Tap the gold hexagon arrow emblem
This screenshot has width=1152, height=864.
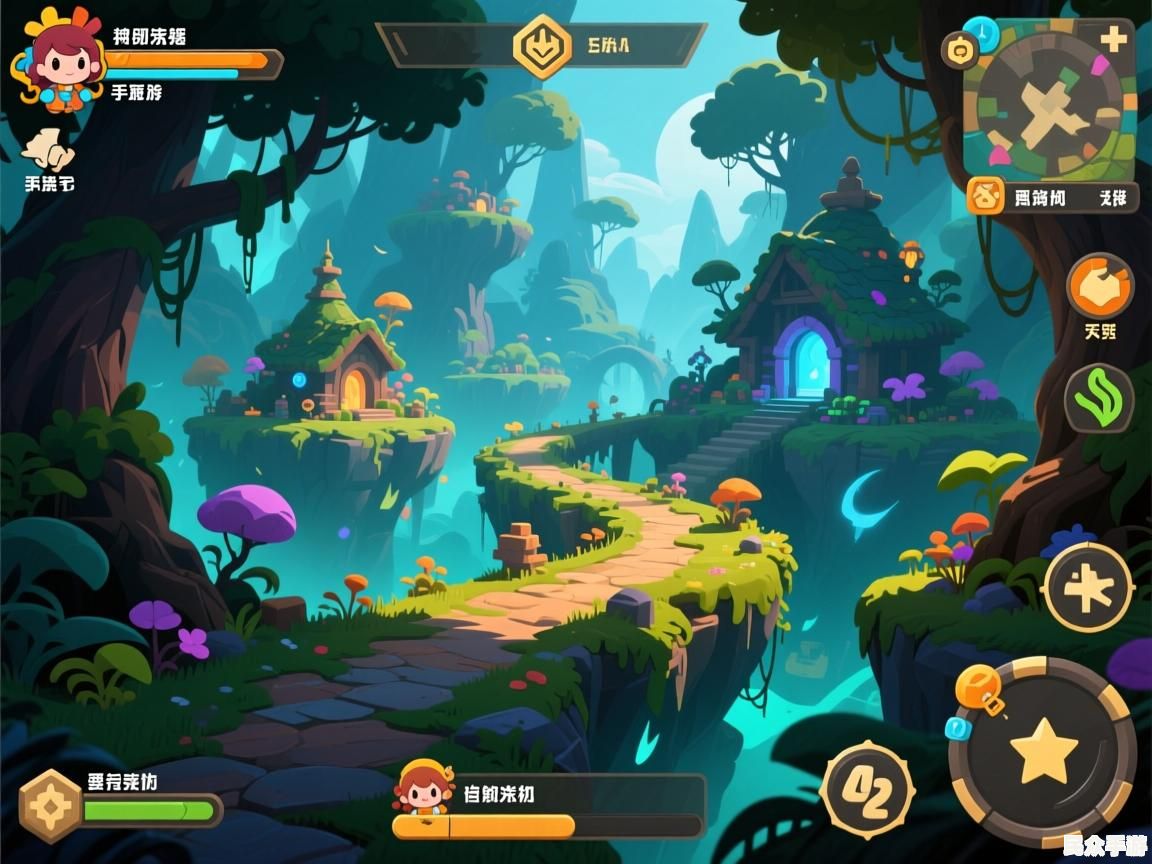542,46
